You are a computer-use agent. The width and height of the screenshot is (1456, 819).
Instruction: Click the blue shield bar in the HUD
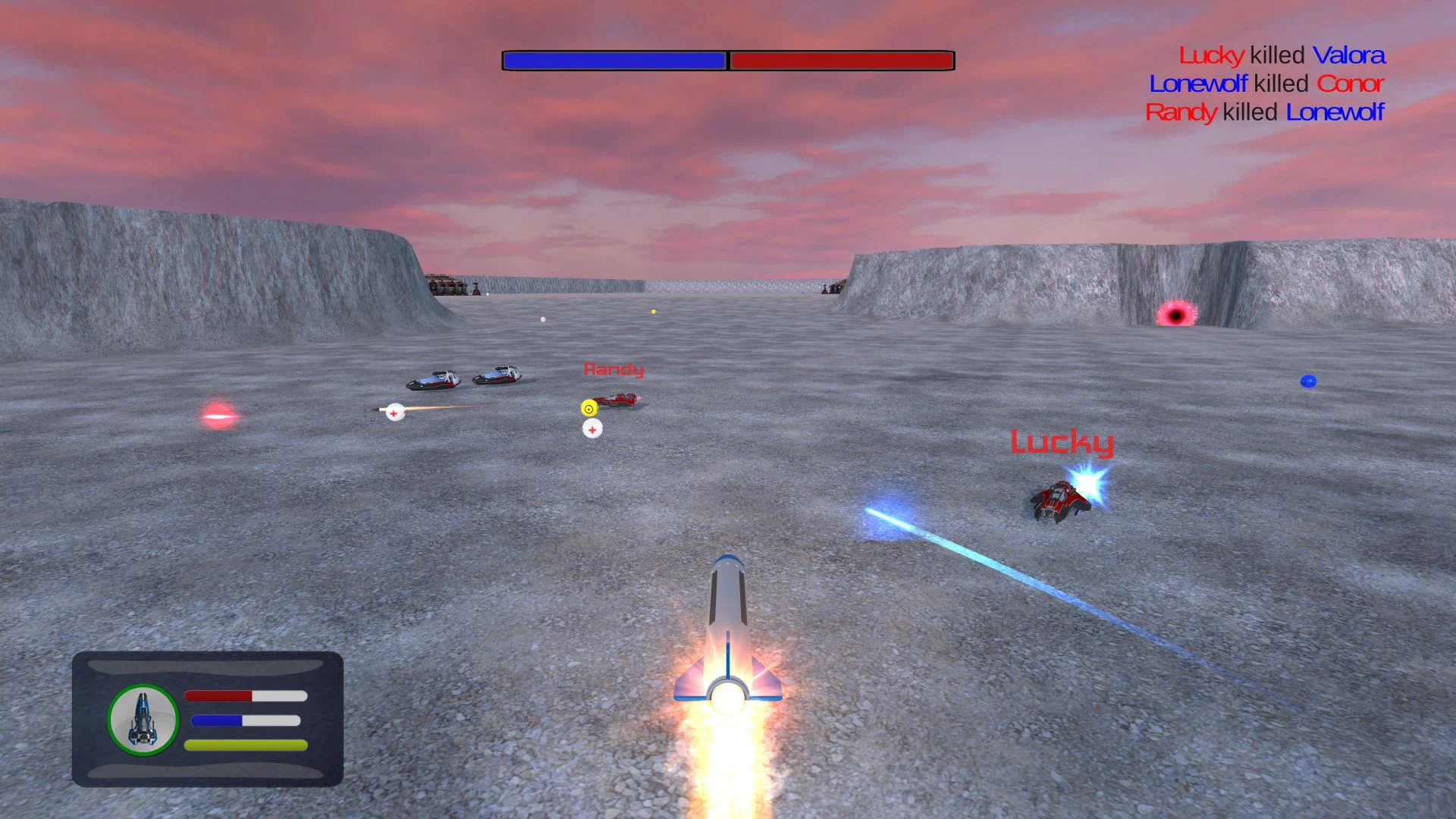point(215,720)
